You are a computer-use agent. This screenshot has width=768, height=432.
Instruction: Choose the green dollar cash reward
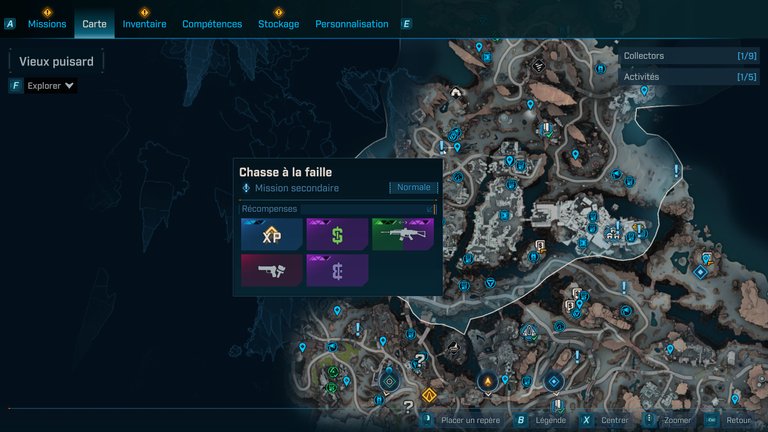337,235
